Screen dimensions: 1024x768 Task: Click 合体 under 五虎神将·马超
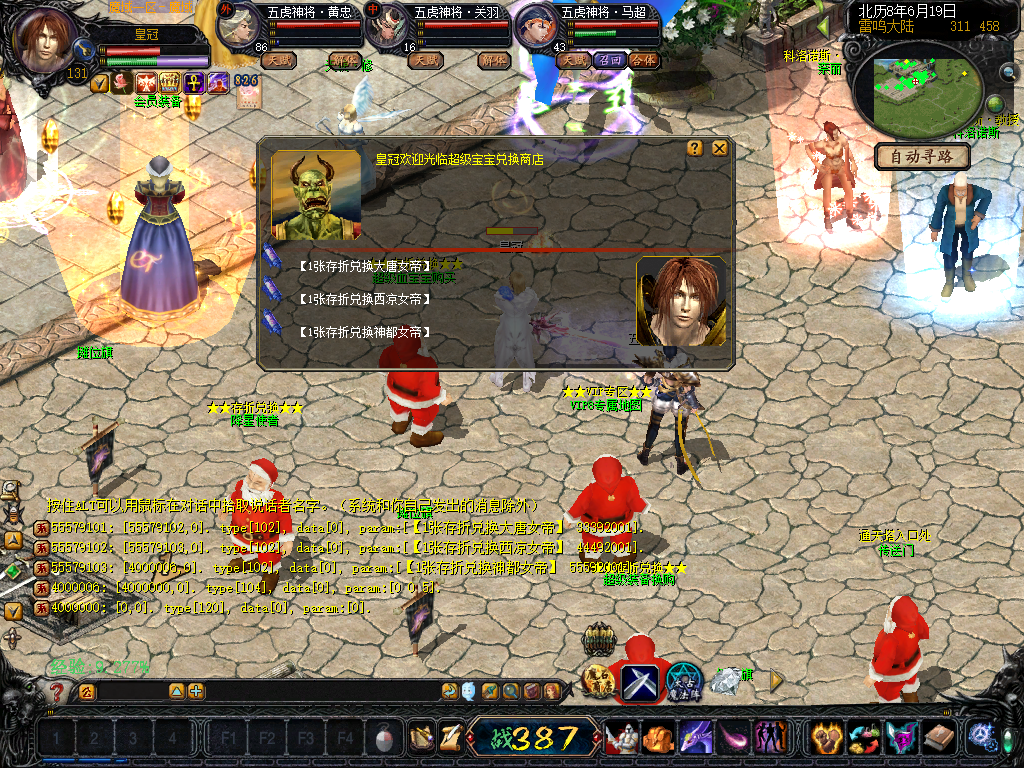point(643,60)
